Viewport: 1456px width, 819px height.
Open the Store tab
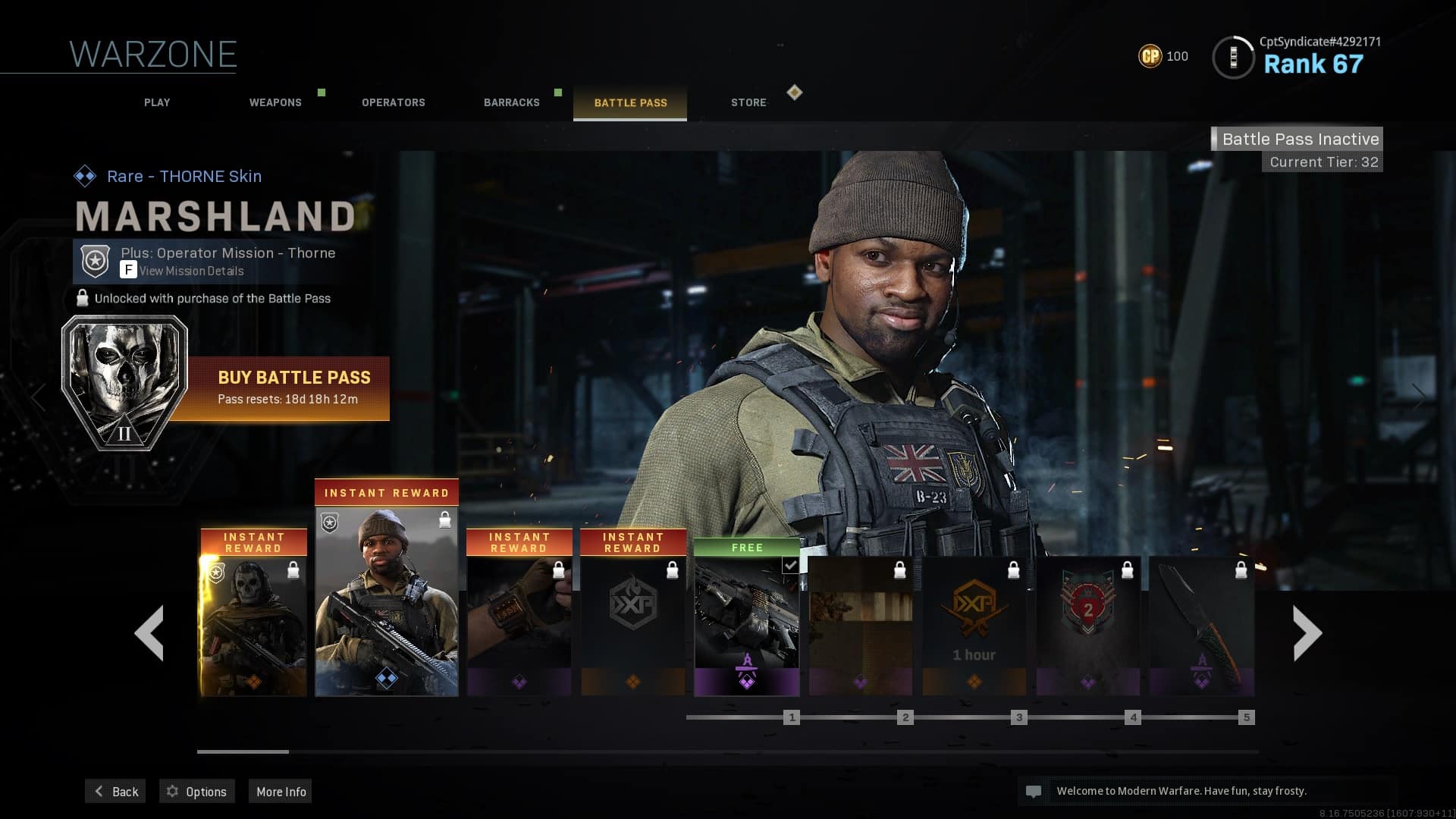(748, 102)
